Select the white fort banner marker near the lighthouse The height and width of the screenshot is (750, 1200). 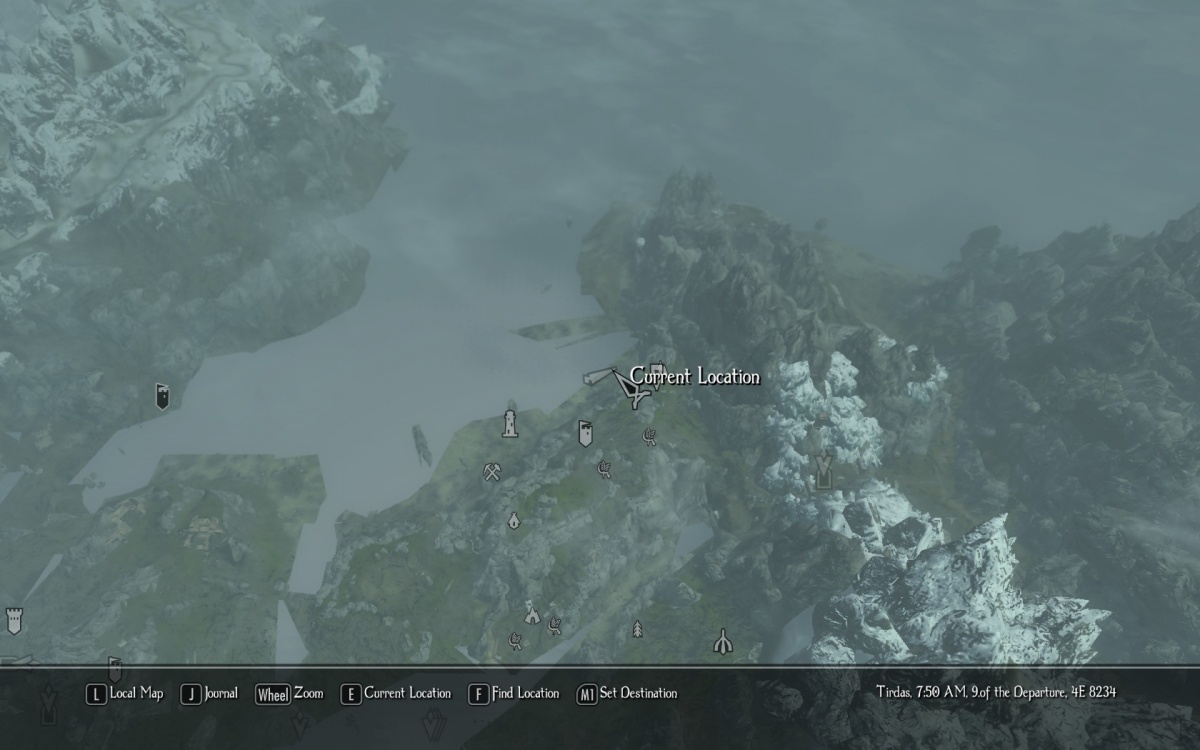(x=585, y=433)
